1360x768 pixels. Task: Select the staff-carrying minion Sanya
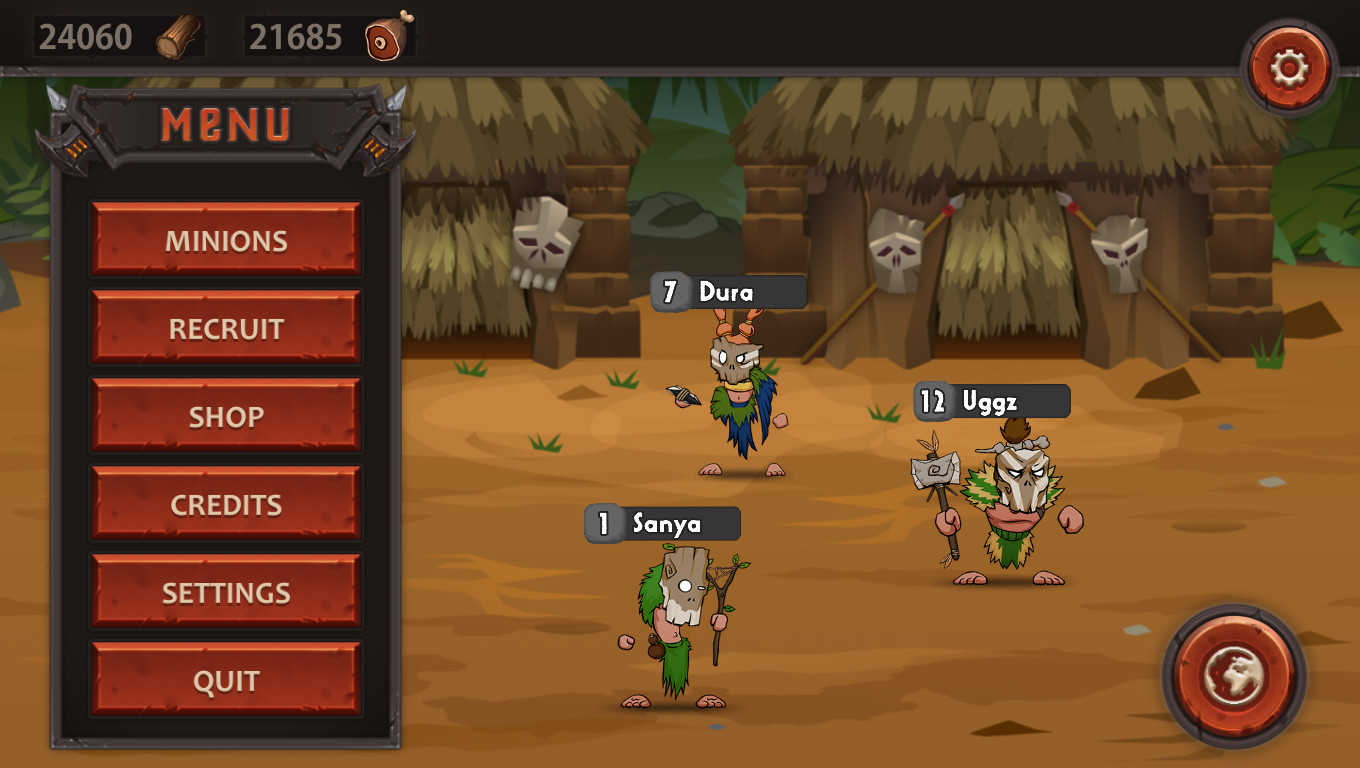680,620
